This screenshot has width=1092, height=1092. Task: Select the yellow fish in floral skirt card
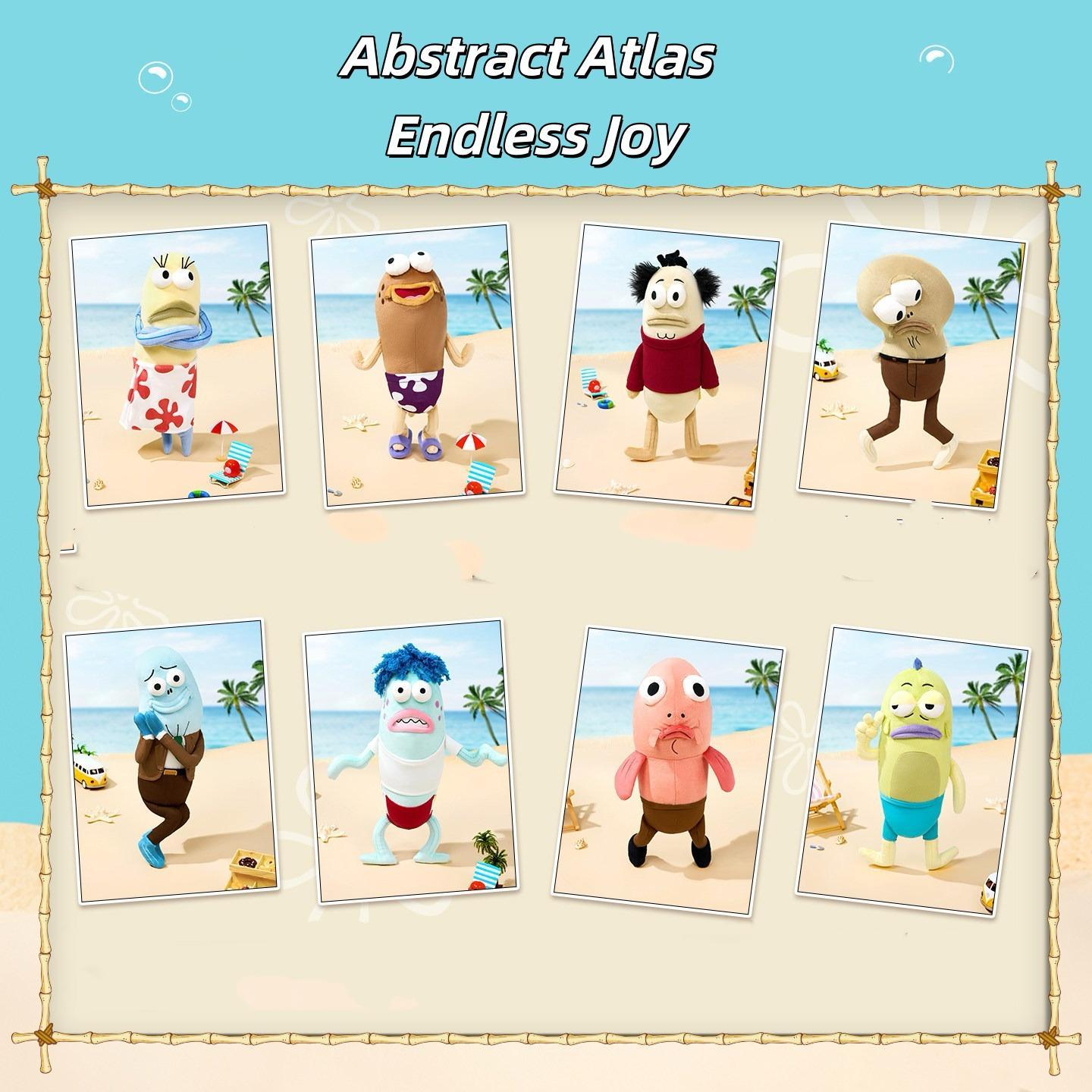(x=176, y=364)
